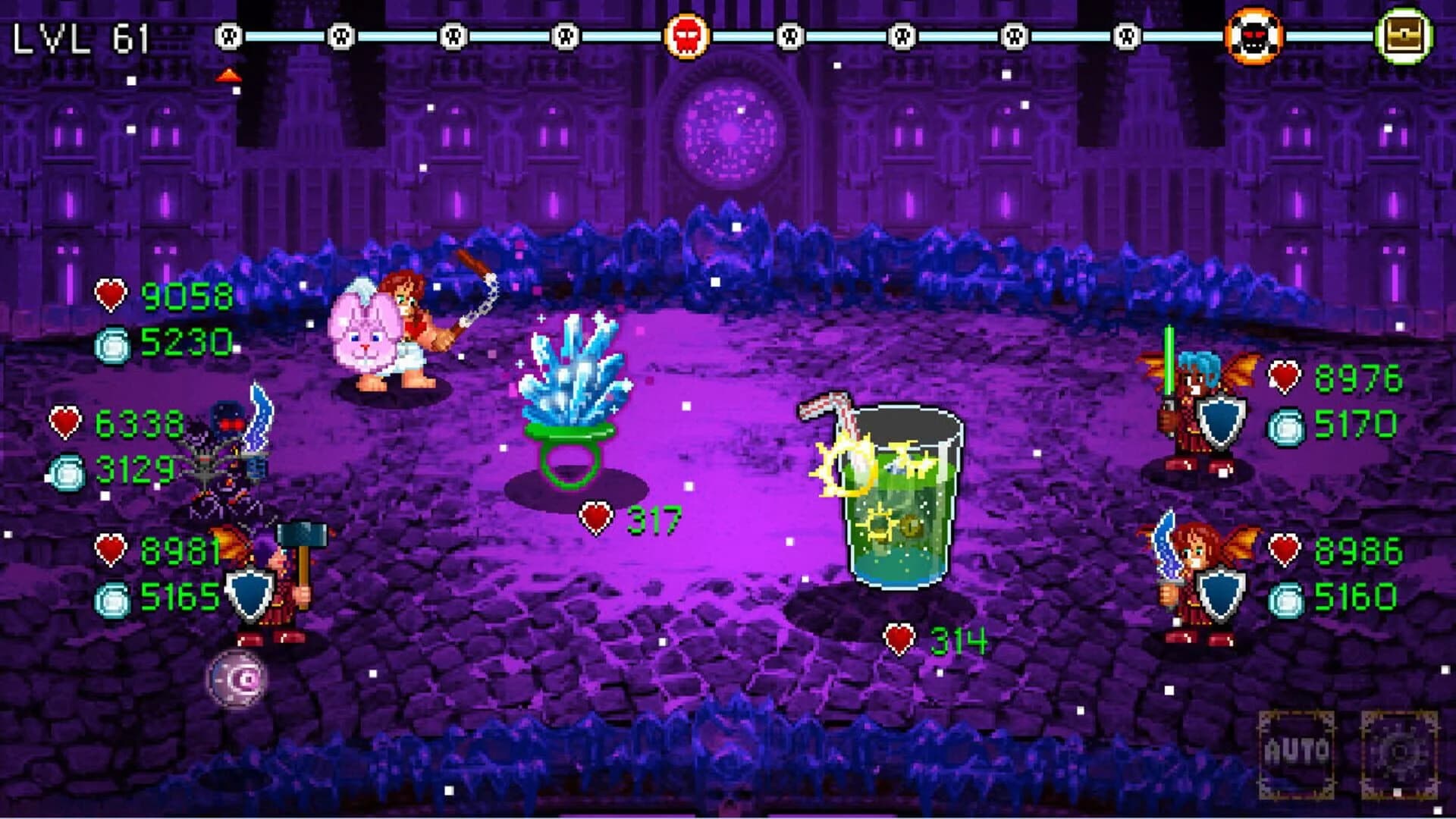Click the small orange arrow marker below the track
Viewport: 1456px width, 819px height.
230,74
